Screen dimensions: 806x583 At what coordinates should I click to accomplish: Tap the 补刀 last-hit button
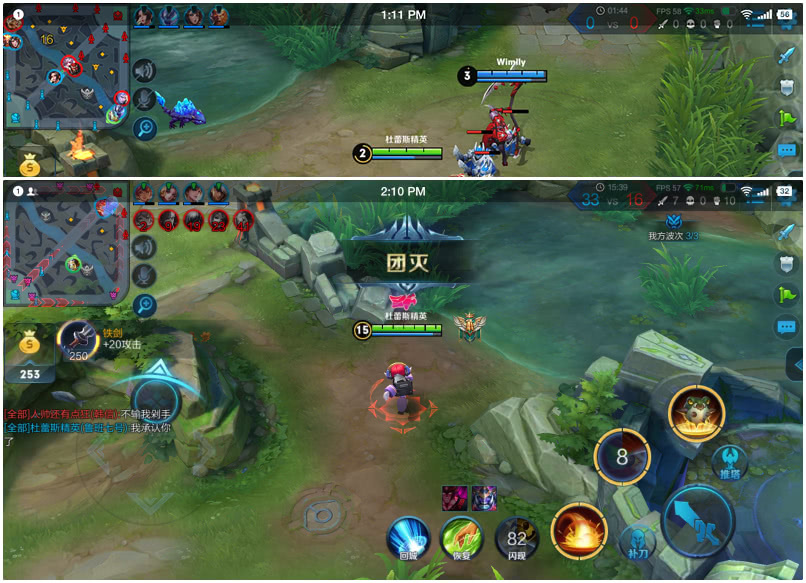636,541
